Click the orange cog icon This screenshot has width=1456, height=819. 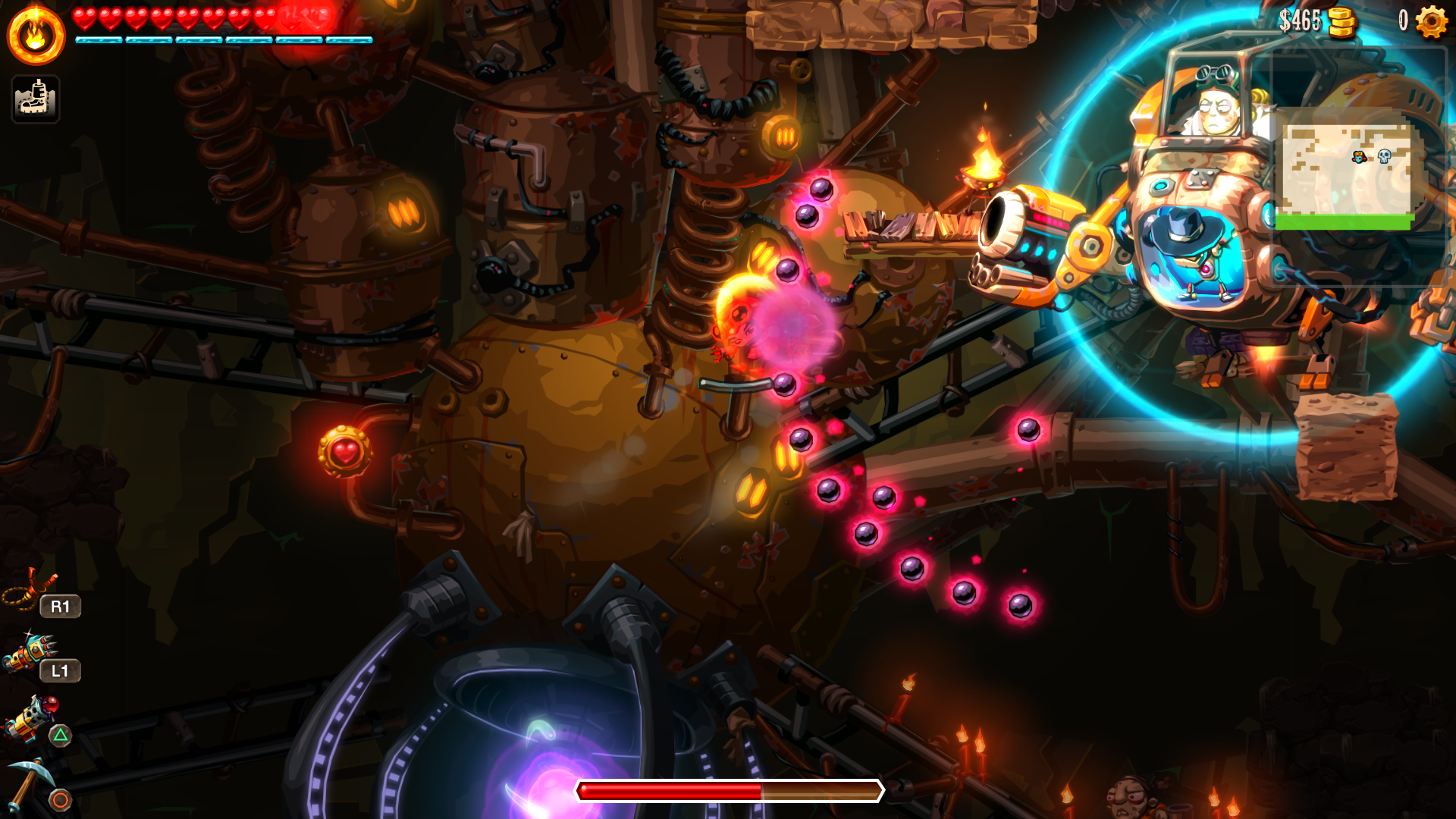1431,22
